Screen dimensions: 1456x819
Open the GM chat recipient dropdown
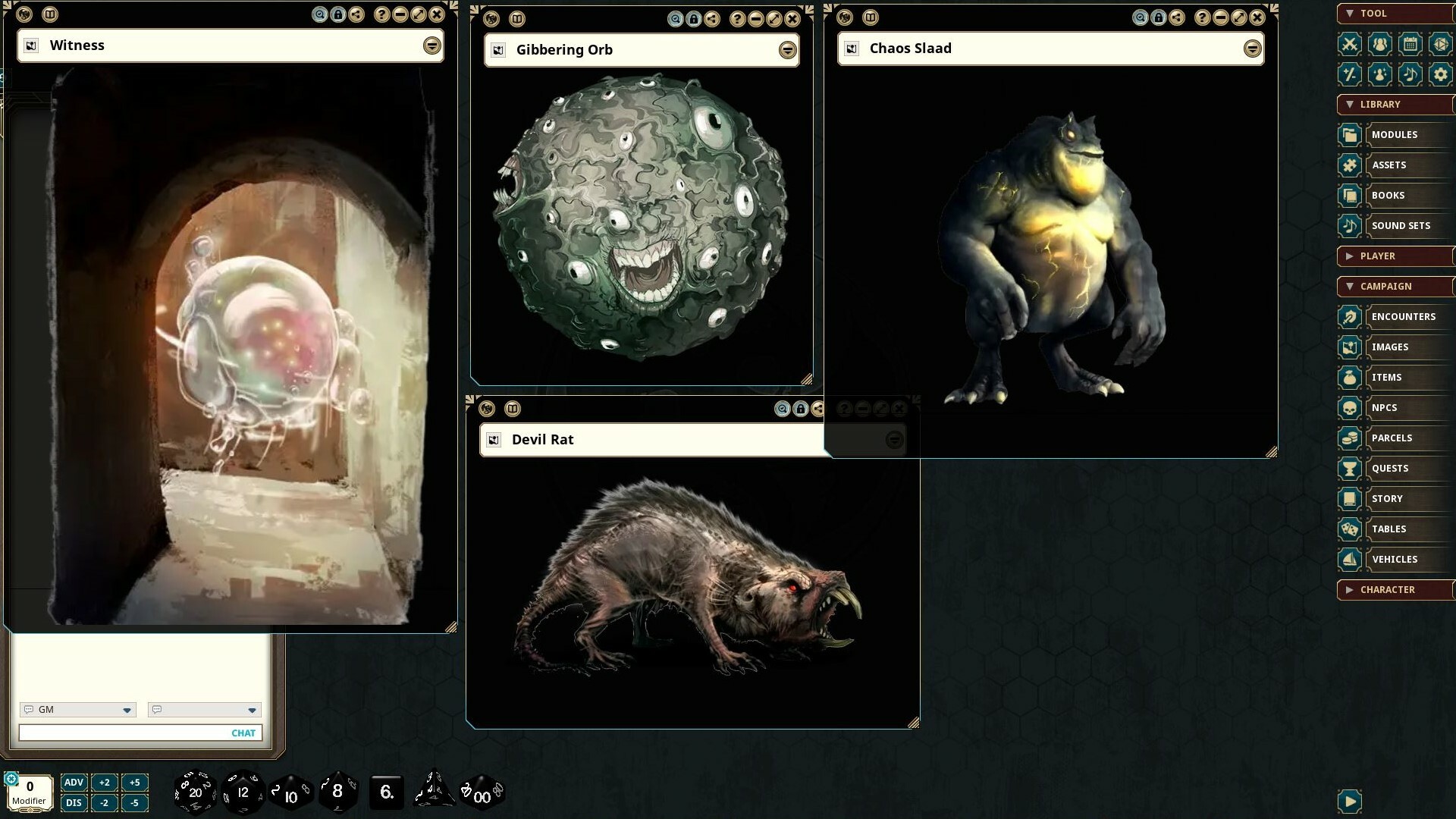point(125,710)
